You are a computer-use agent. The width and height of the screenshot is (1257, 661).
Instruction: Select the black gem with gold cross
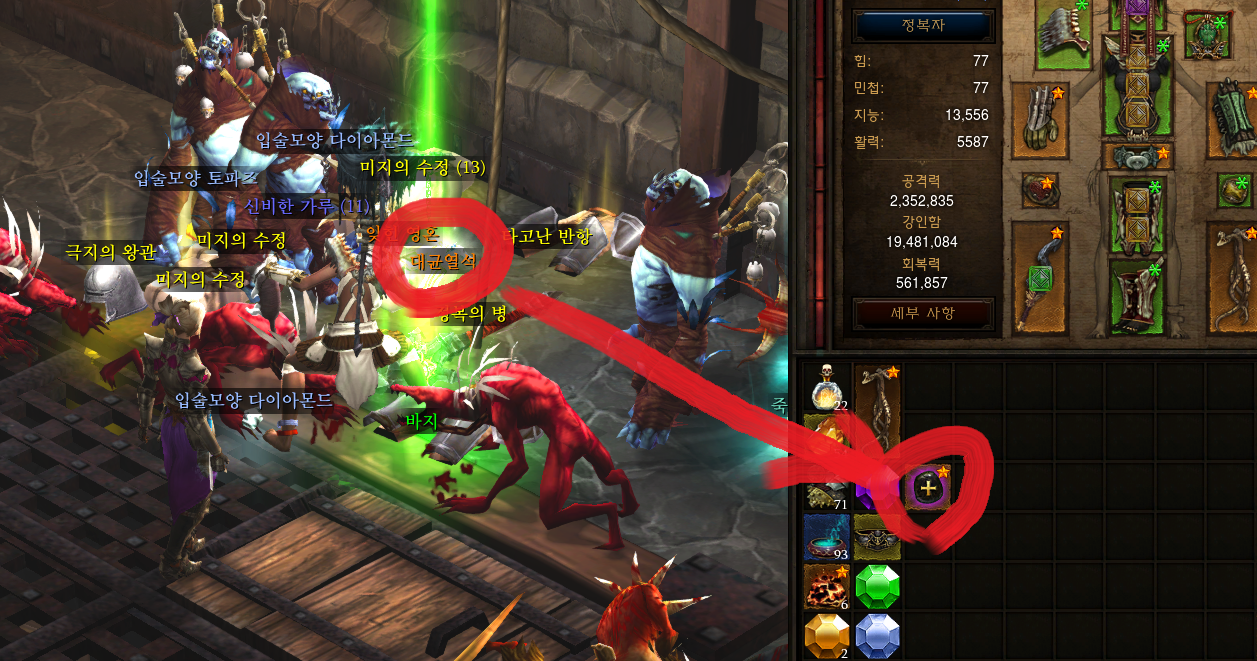coord(927,487)
